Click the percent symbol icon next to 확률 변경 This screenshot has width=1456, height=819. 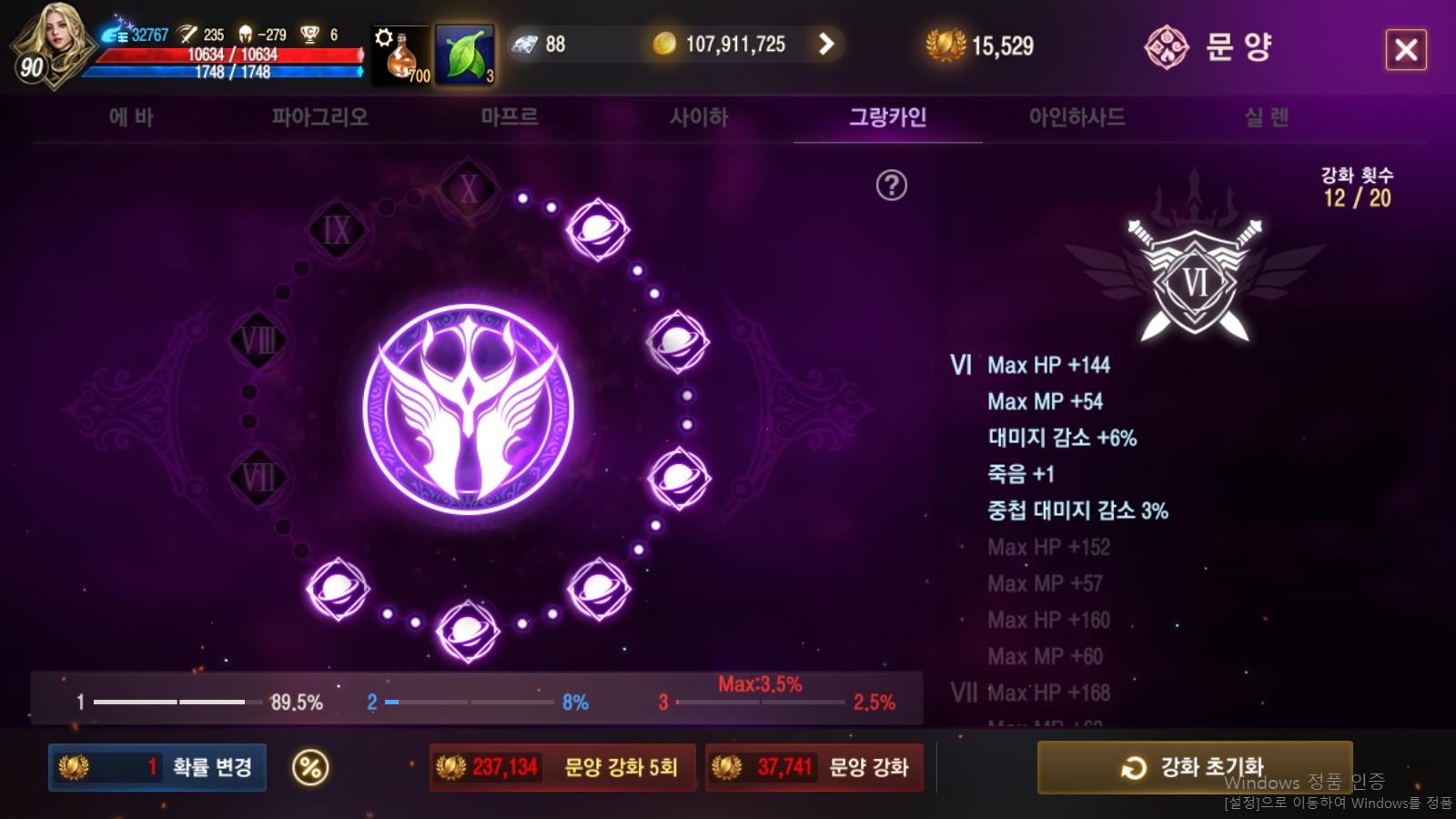[309, 767]
